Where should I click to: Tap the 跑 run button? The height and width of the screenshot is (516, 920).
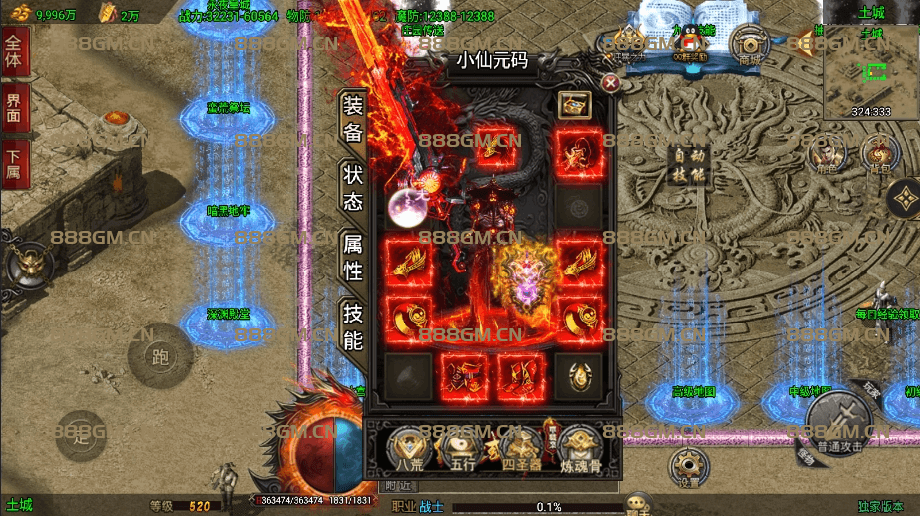160,355
